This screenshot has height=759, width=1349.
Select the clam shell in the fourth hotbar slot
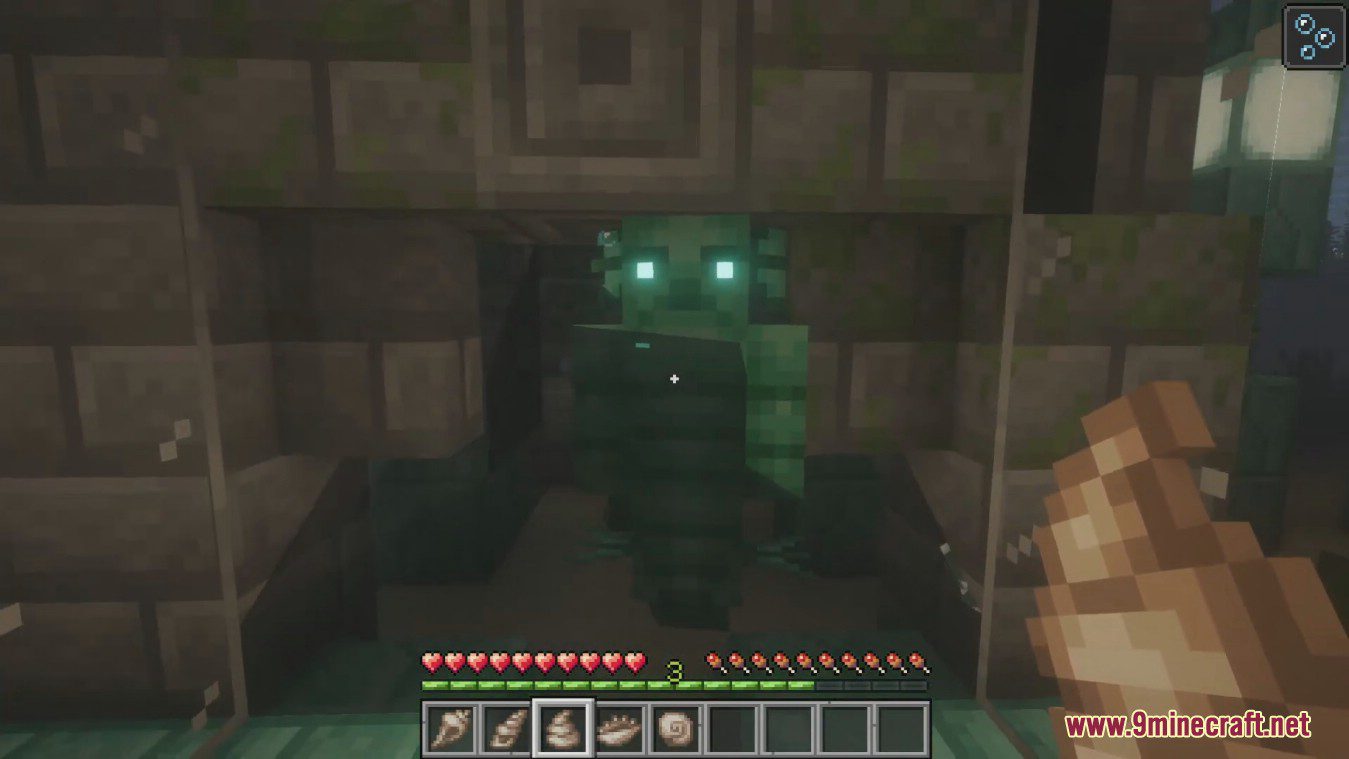(622, 730)
